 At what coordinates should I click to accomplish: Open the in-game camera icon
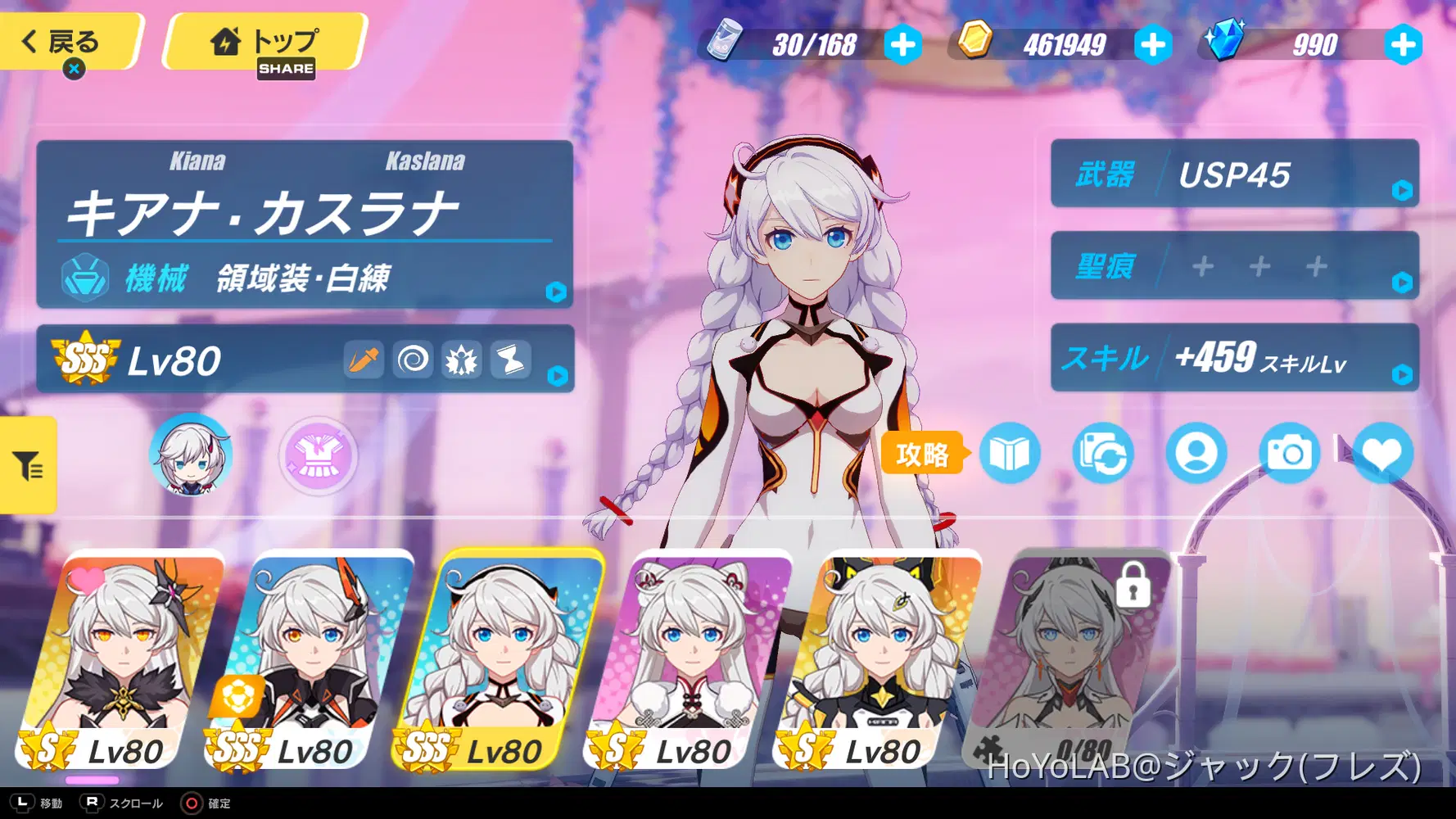pos(1290,453)
